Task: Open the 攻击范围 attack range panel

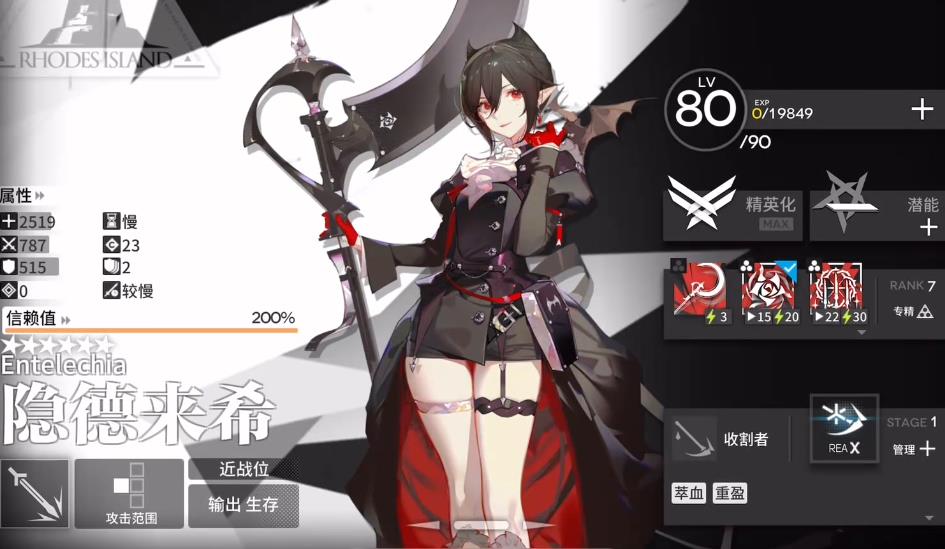Action: click(x=130, y=494)
